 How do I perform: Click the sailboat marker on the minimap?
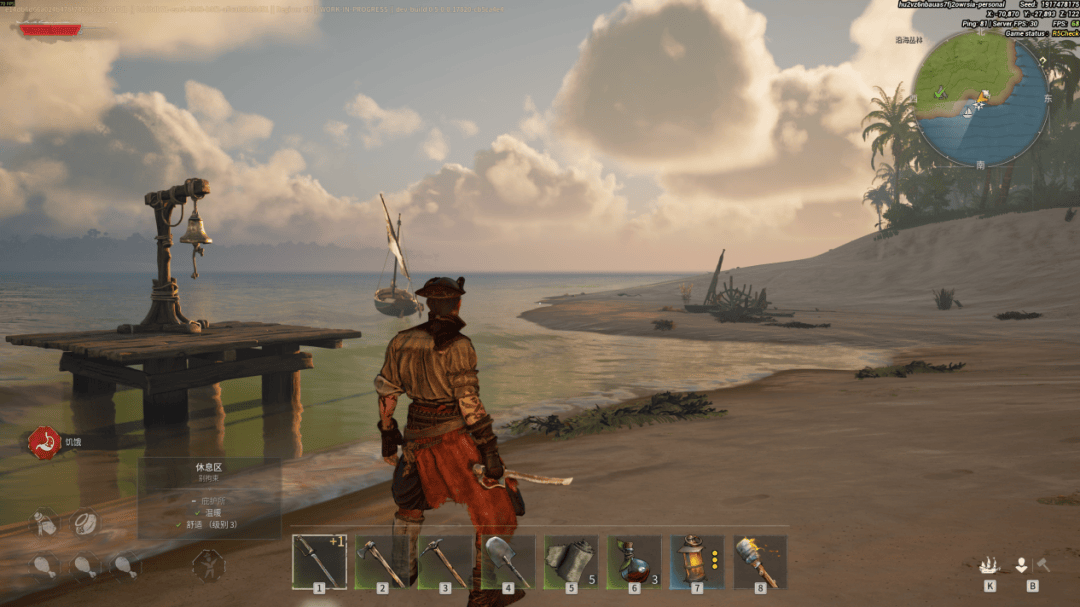click(968, 111)
